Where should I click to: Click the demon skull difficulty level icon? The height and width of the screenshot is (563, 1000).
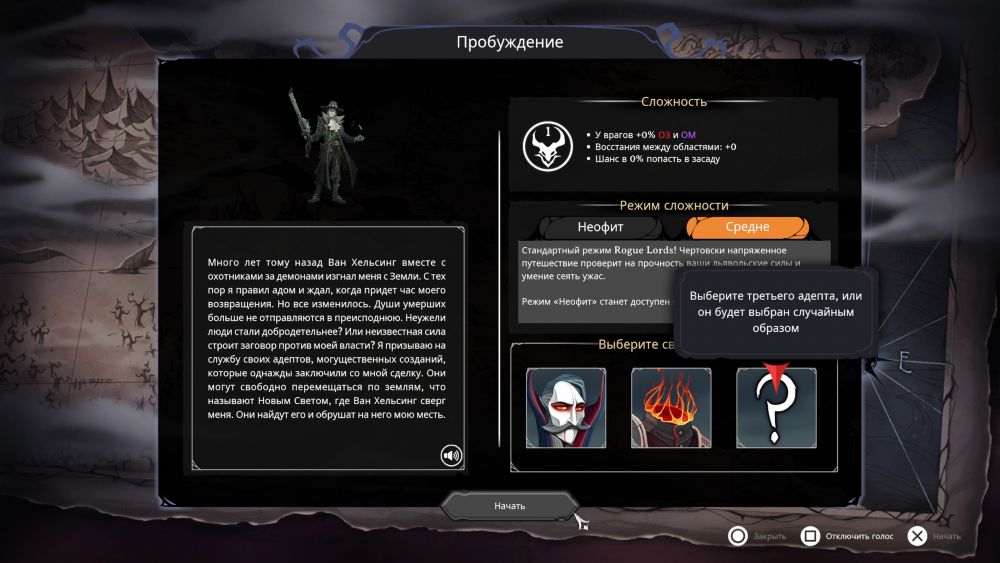(x=546, y=146)
